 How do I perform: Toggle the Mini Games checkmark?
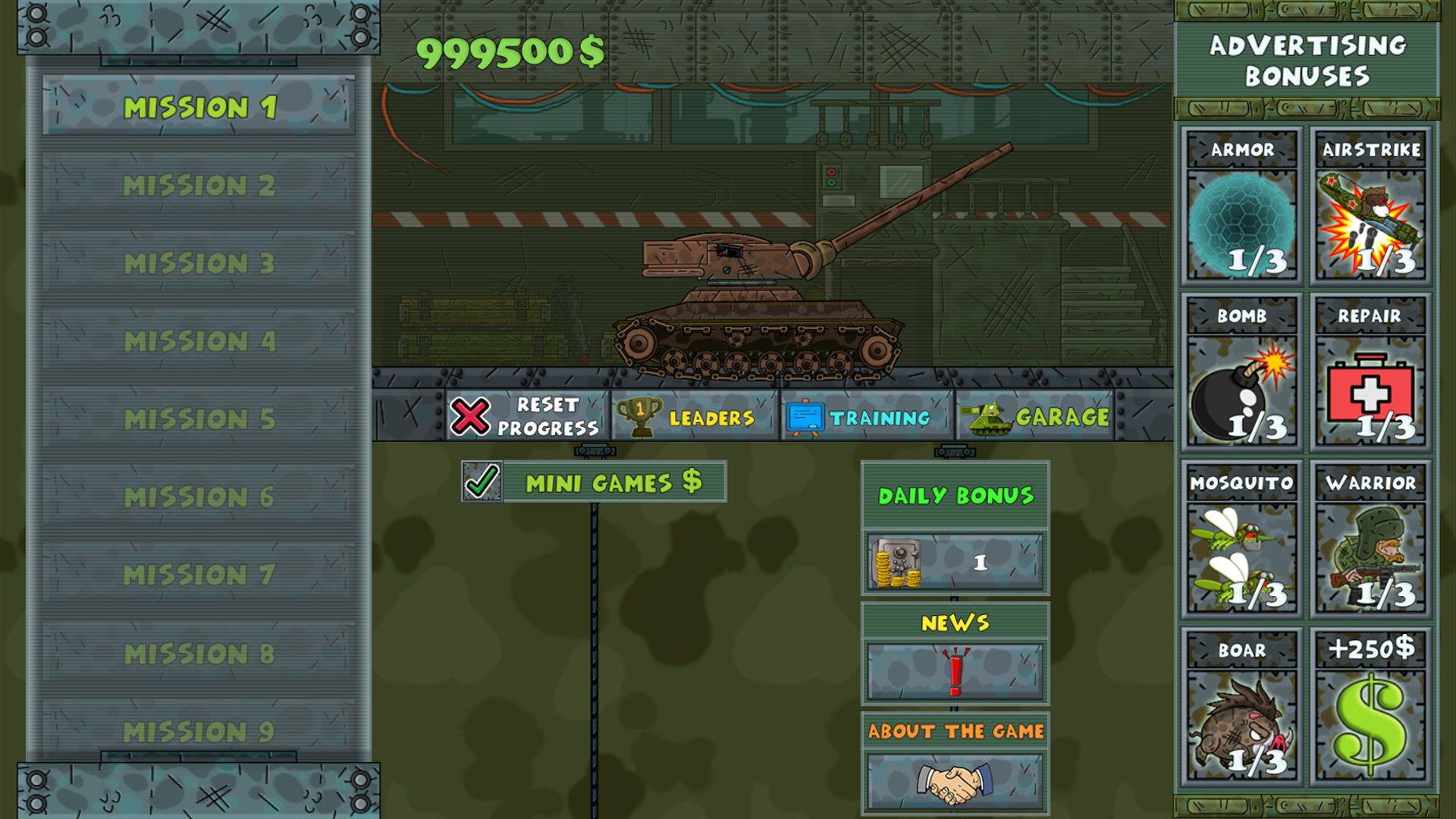482,481
